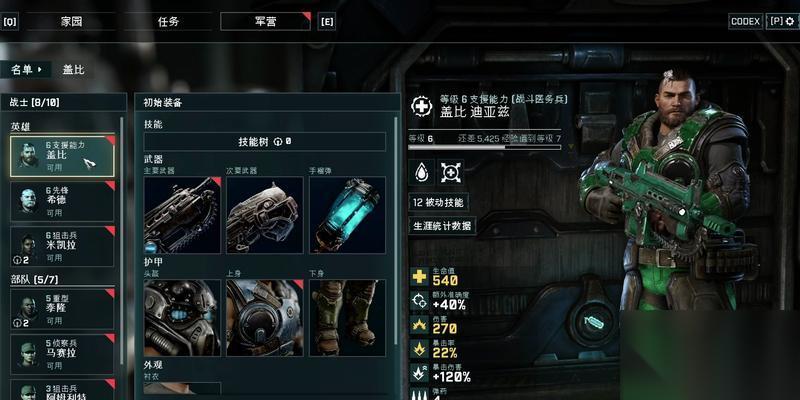Click the water drop ability icon
800x400 pixels.
[421, 173]
